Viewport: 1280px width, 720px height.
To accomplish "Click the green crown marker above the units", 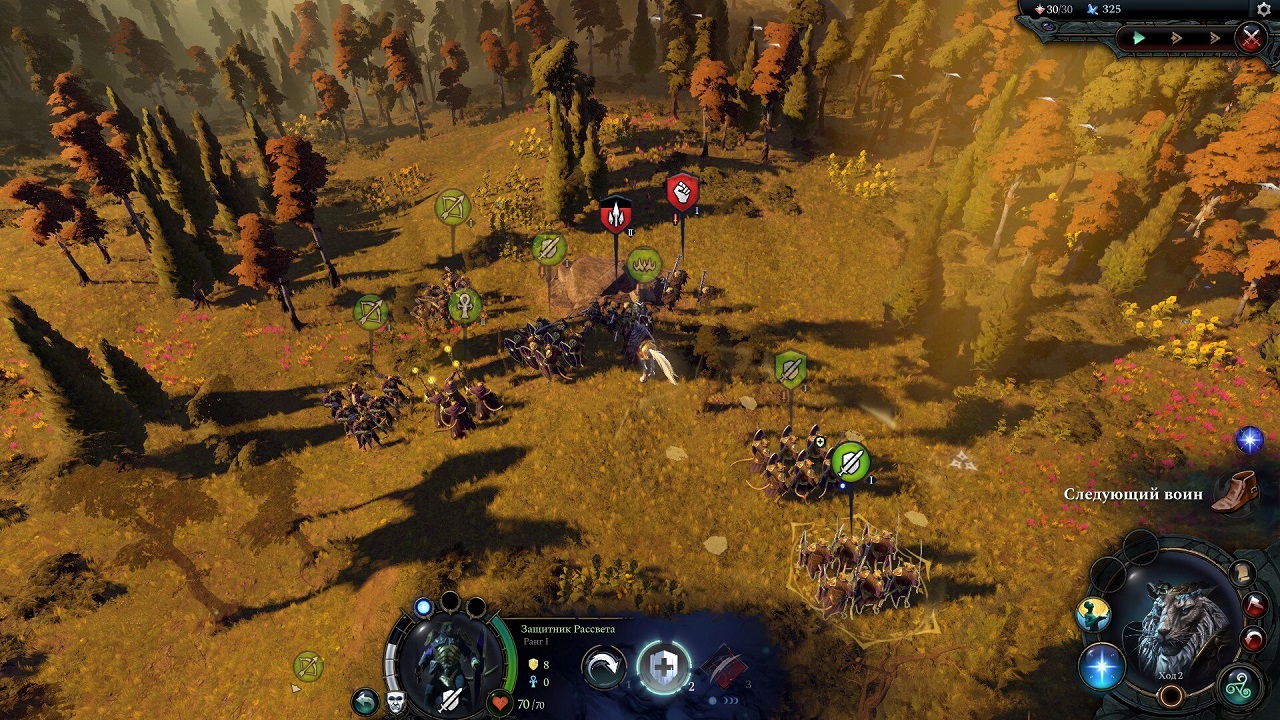I will 645,265.
